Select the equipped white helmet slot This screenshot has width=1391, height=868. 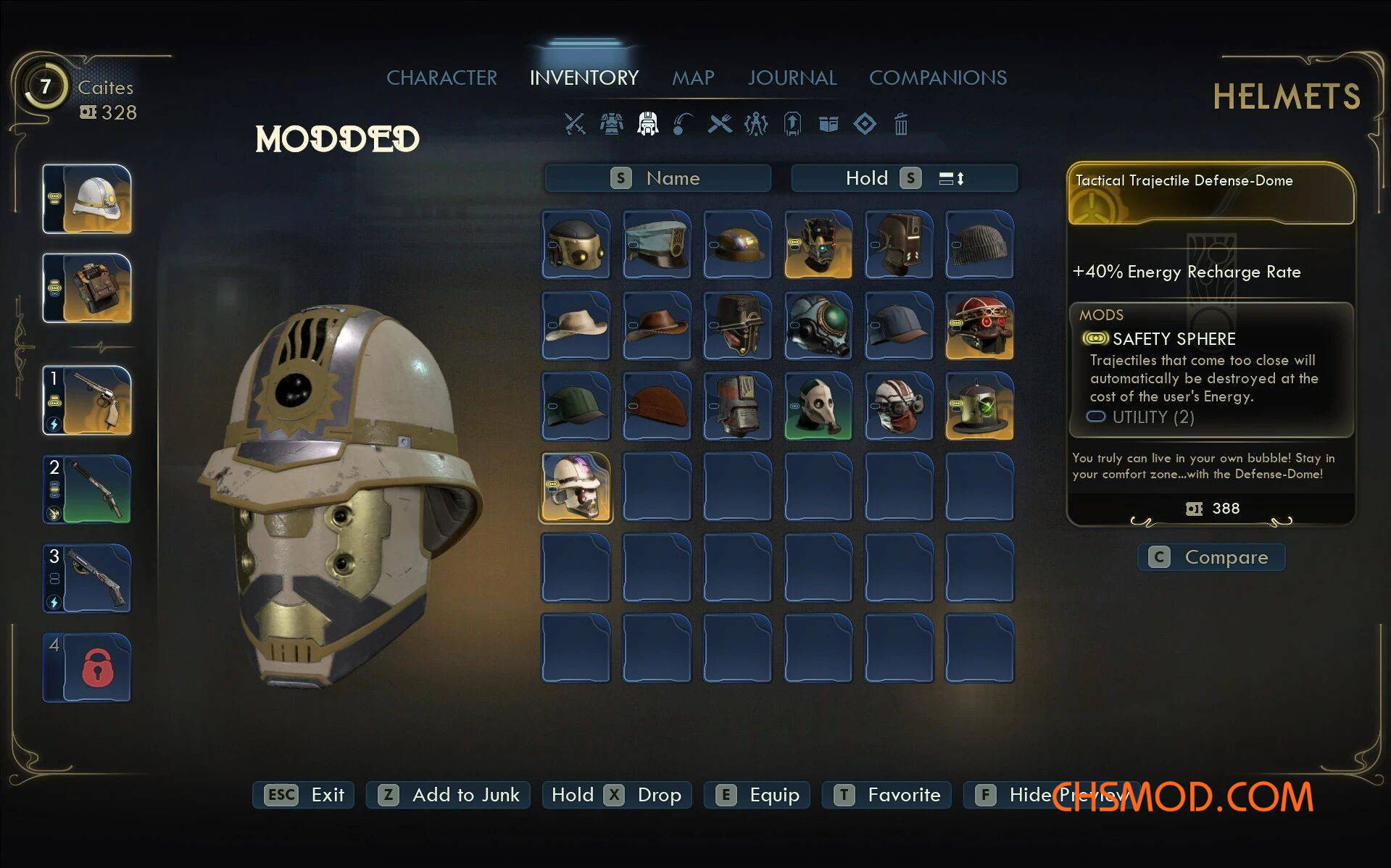(88, 199)
